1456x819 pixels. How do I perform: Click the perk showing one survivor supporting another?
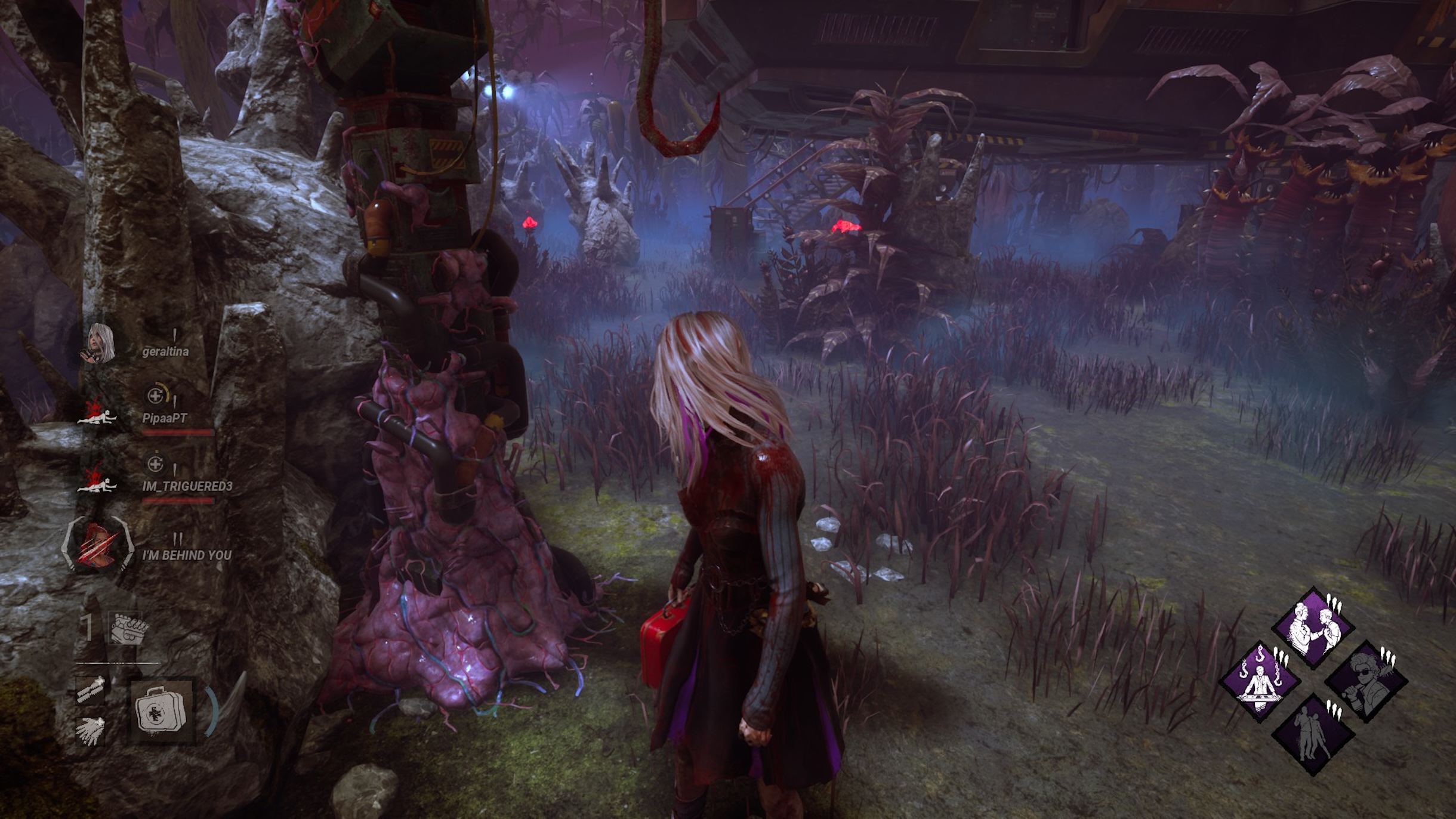click(1313, 734)
